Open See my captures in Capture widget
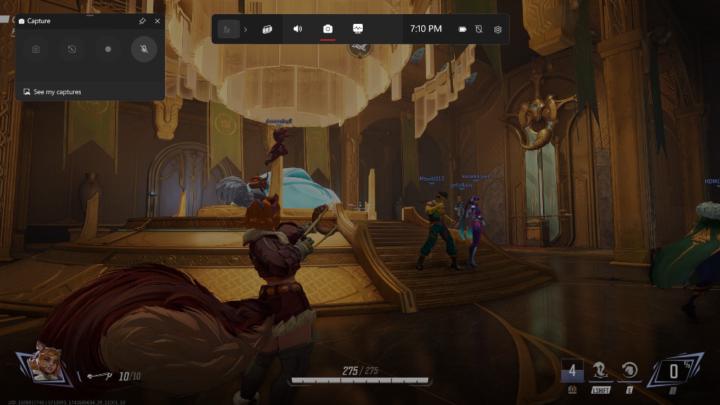The height and width of the screenshot is (405, 720). [57, 92]
